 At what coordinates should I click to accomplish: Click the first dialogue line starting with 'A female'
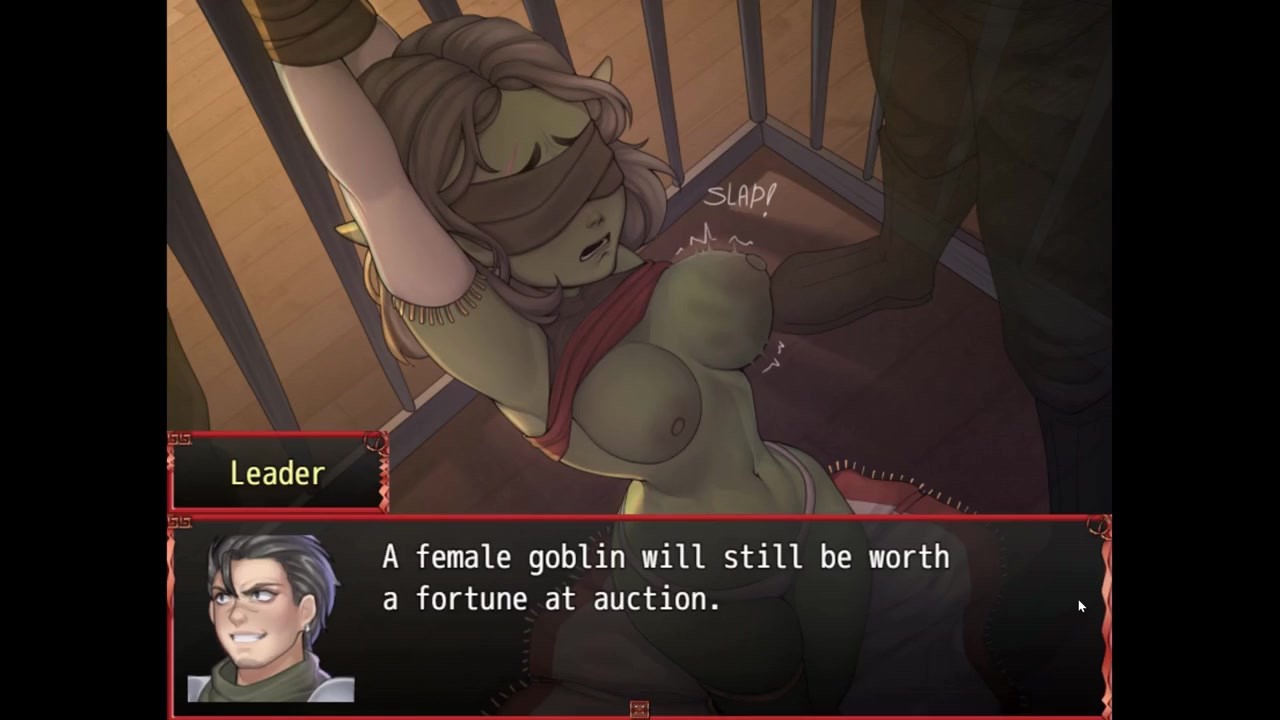pos(665,558)
